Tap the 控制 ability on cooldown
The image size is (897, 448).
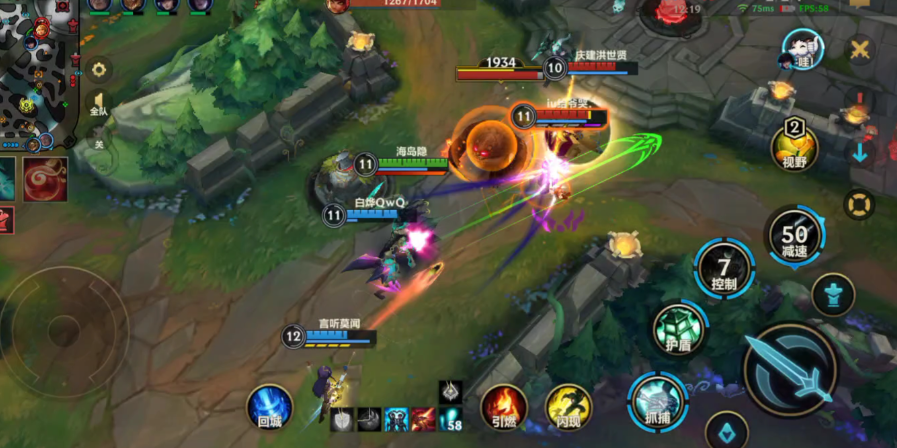pos(724,269)
